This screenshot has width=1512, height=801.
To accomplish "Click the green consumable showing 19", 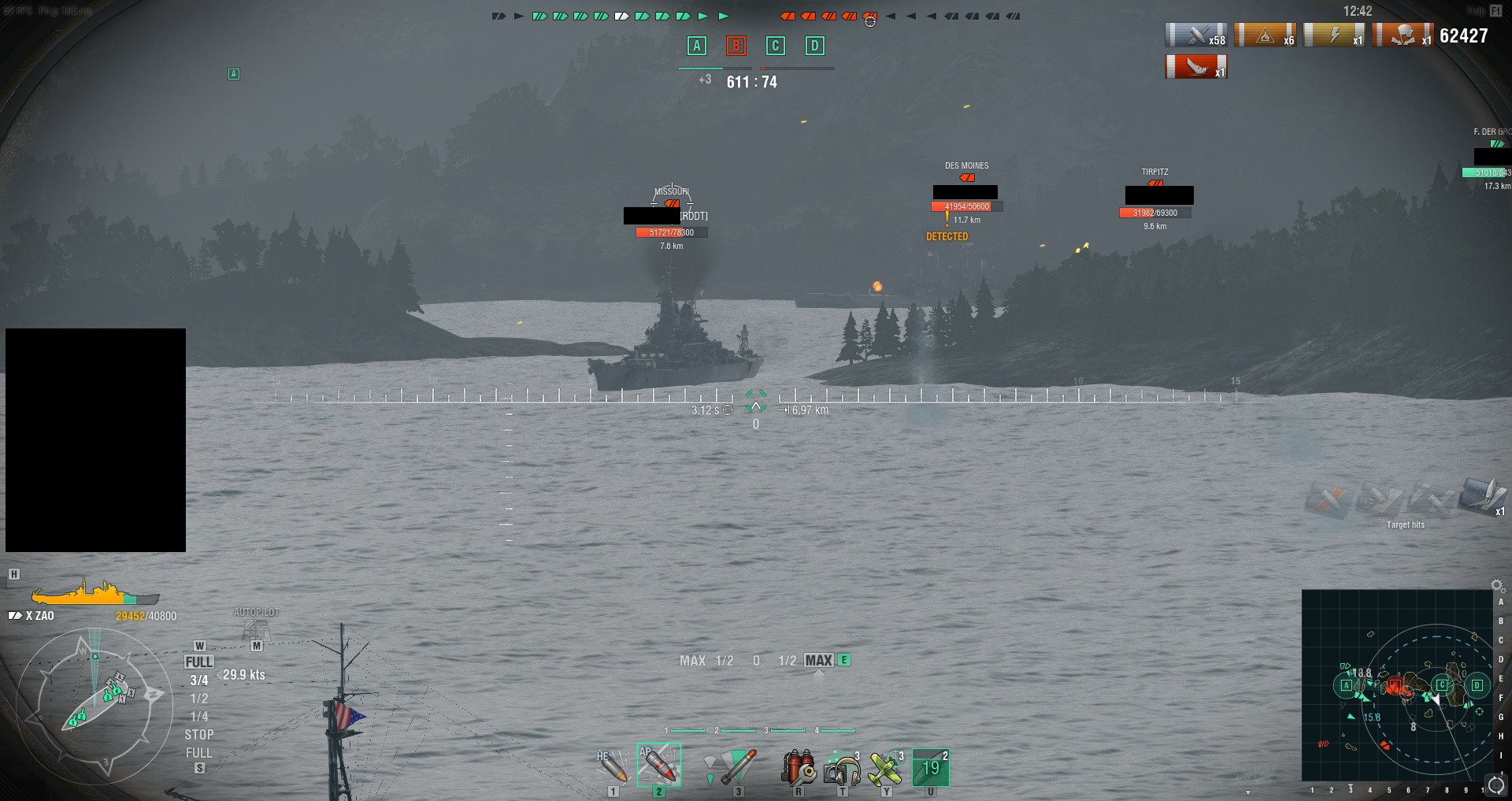I will tap(931, 767).
